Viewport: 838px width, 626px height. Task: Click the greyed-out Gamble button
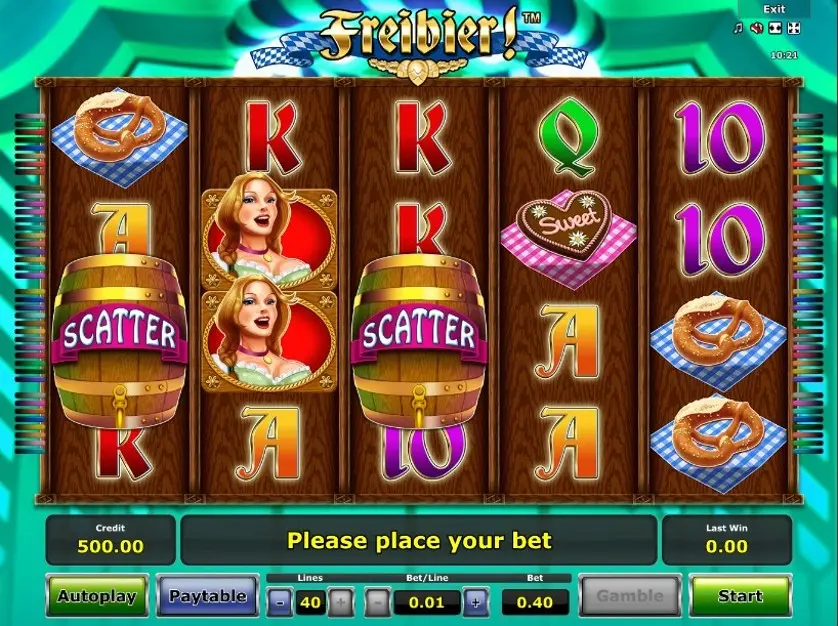coord(630,596)
